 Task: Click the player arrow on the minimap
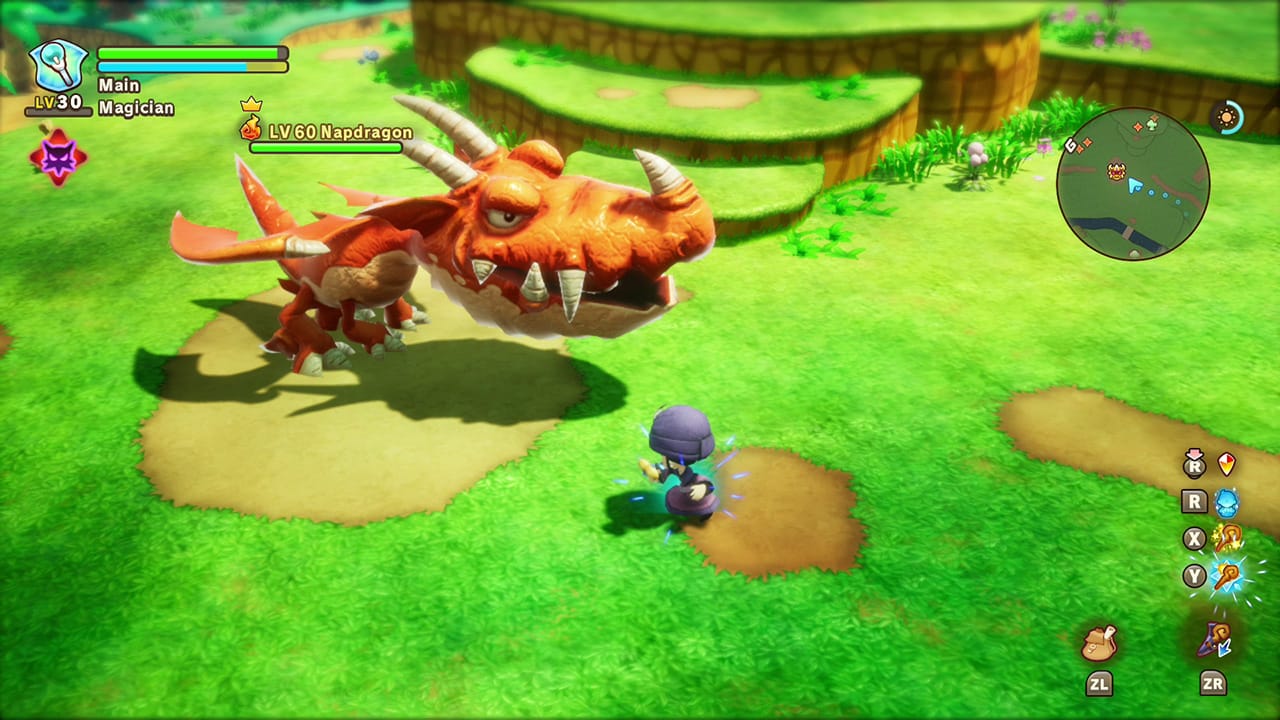pos(1134,186)
